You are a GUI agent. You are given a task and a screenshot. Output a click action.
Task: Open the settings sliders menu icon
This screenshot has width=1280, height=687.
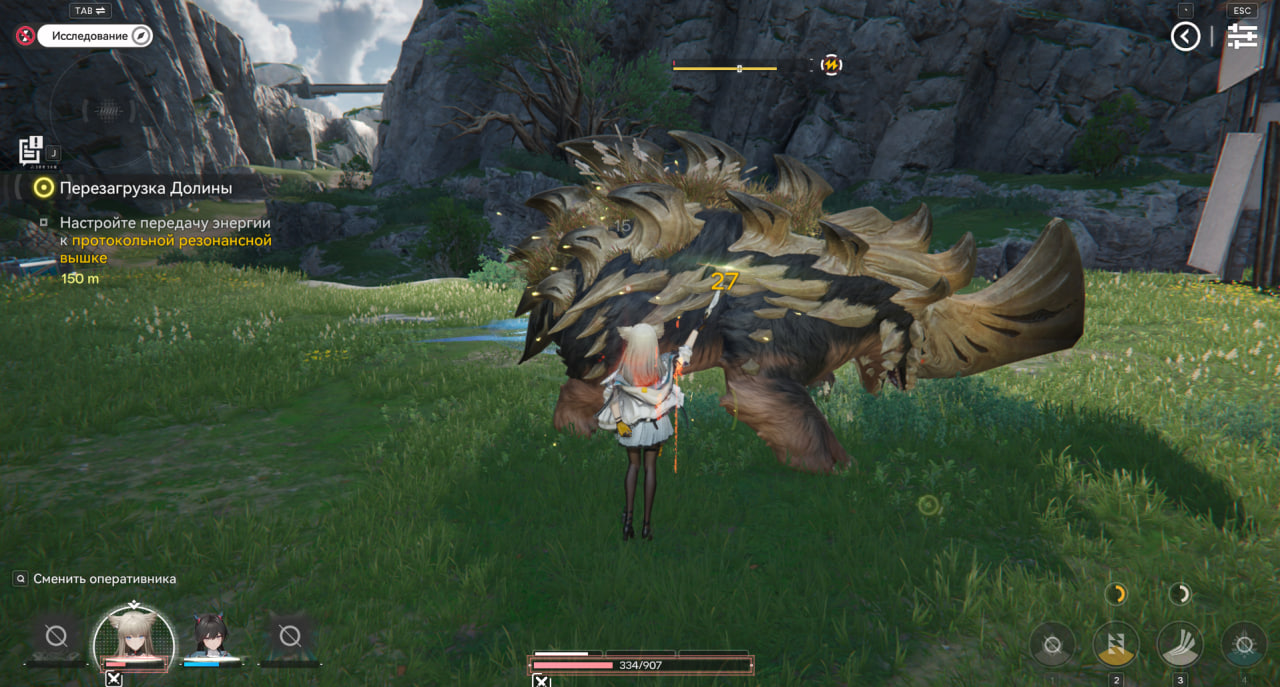click(1242, 37)
